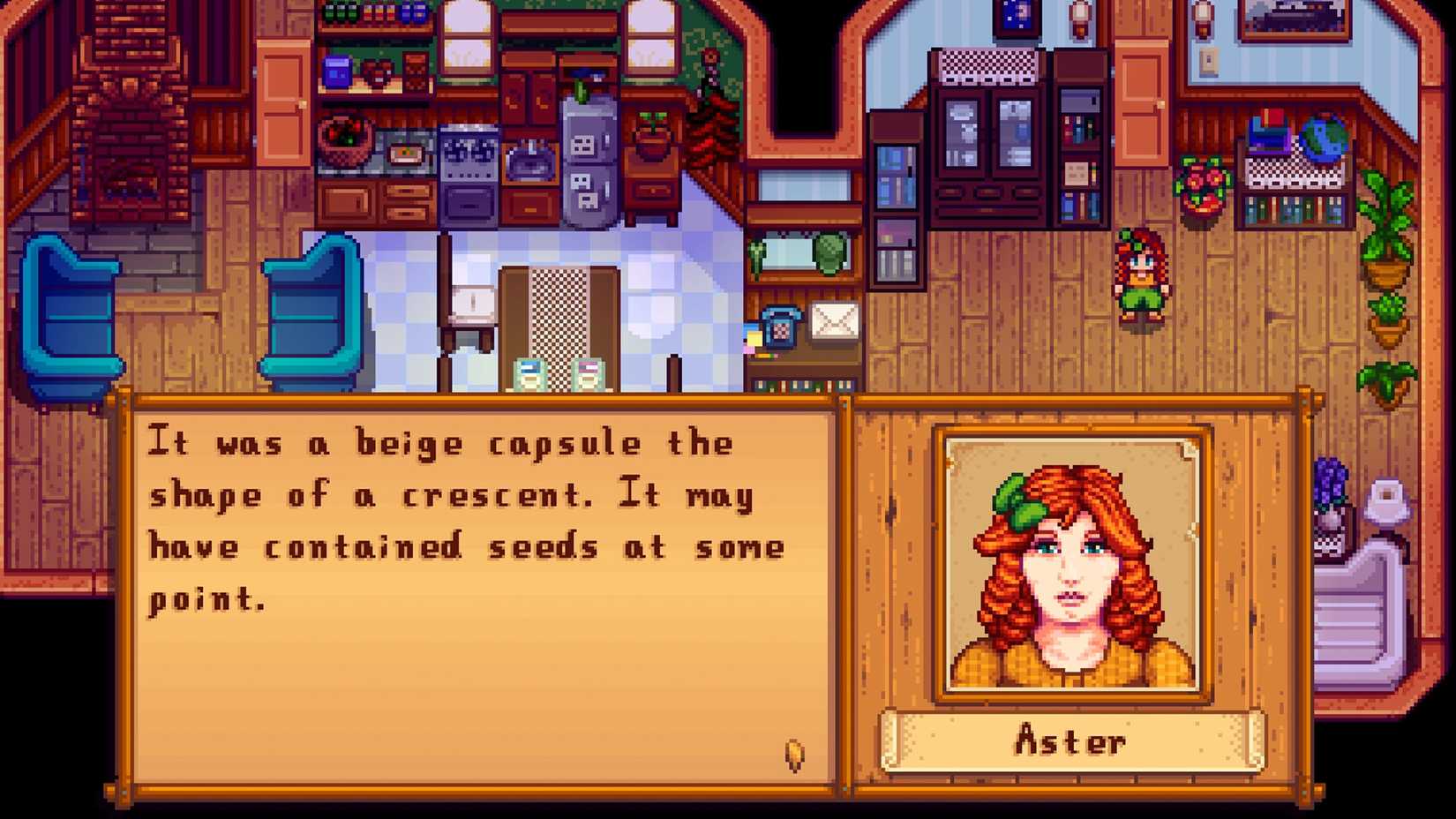
Task: Click the small seed capsule icon in dialogue
Action: click(x=793, y=755)
